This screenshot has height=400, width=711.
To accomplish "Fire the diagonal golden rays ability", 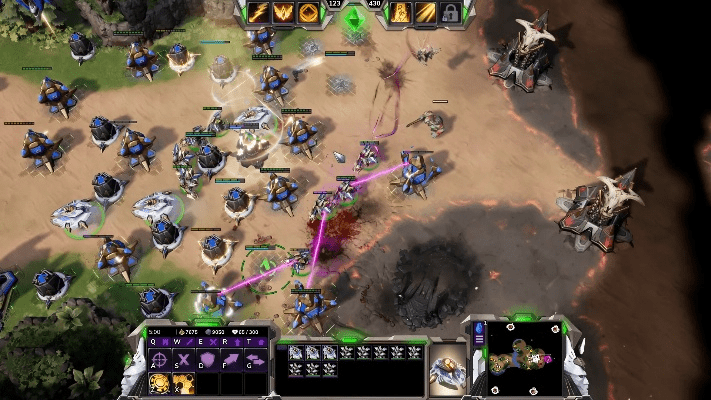I will tap(426, 13).
